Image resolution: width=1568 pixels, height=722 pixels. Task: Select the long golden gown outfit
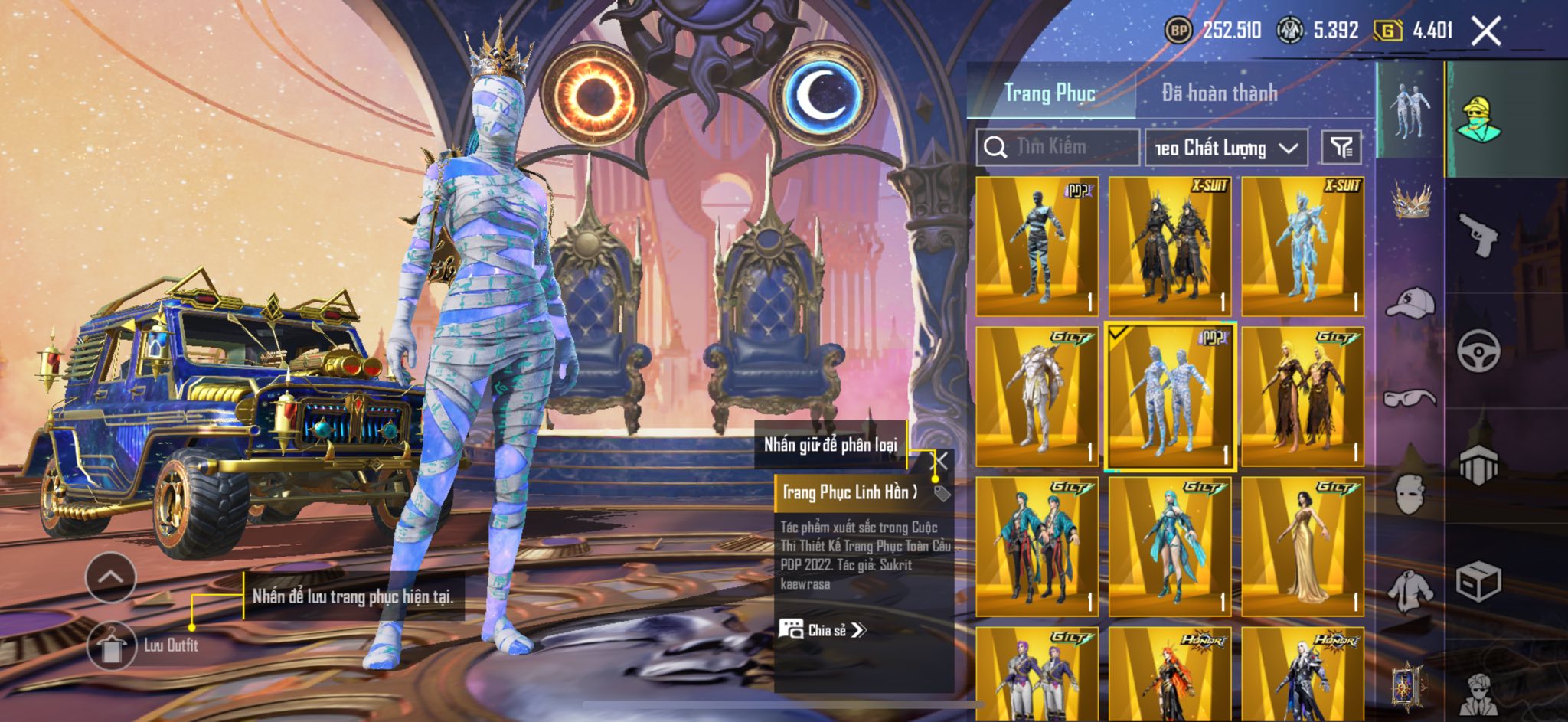(1302, 546)
